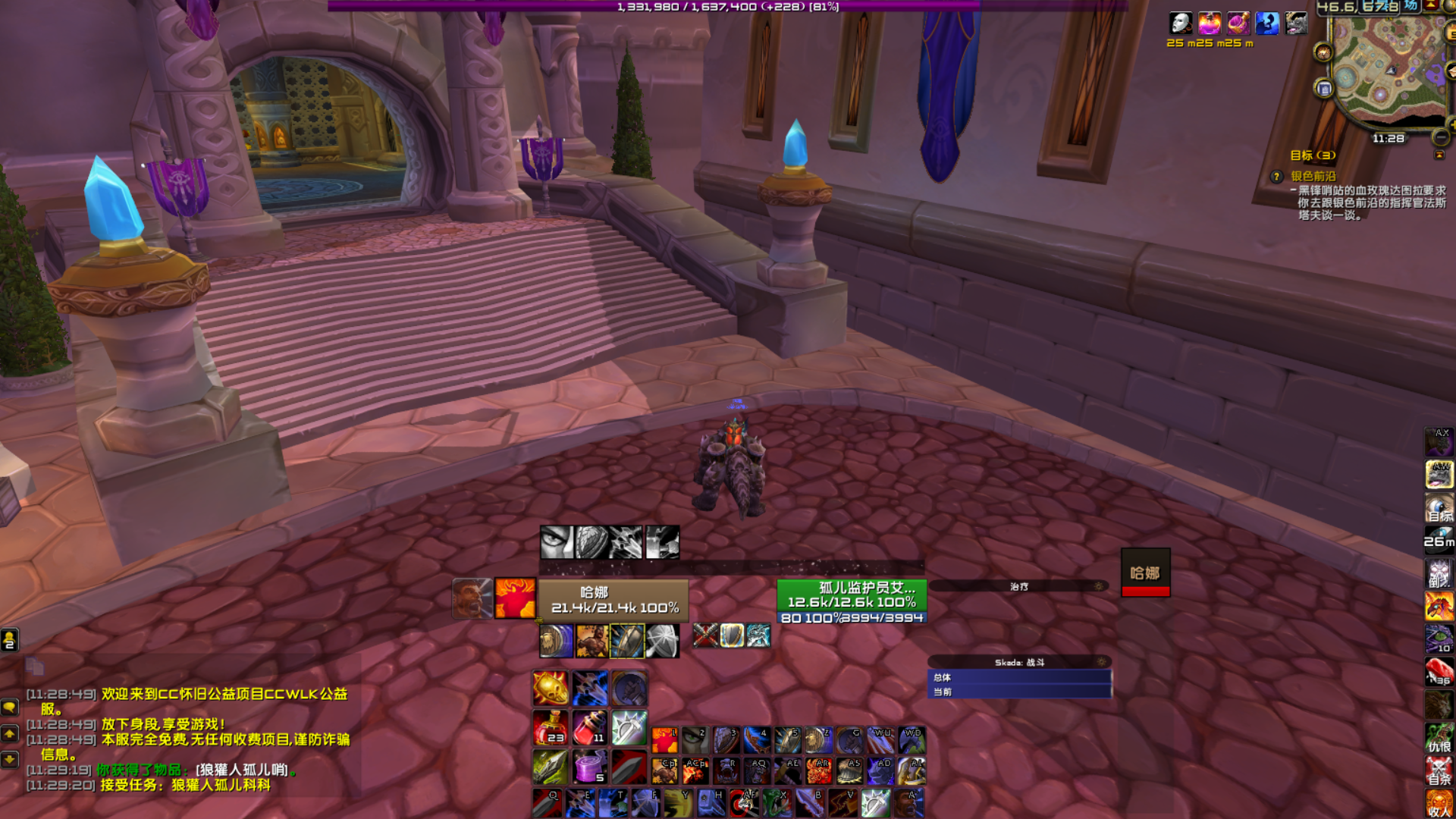Select the 哈娜 player unit frame

(x=613, y=600)
